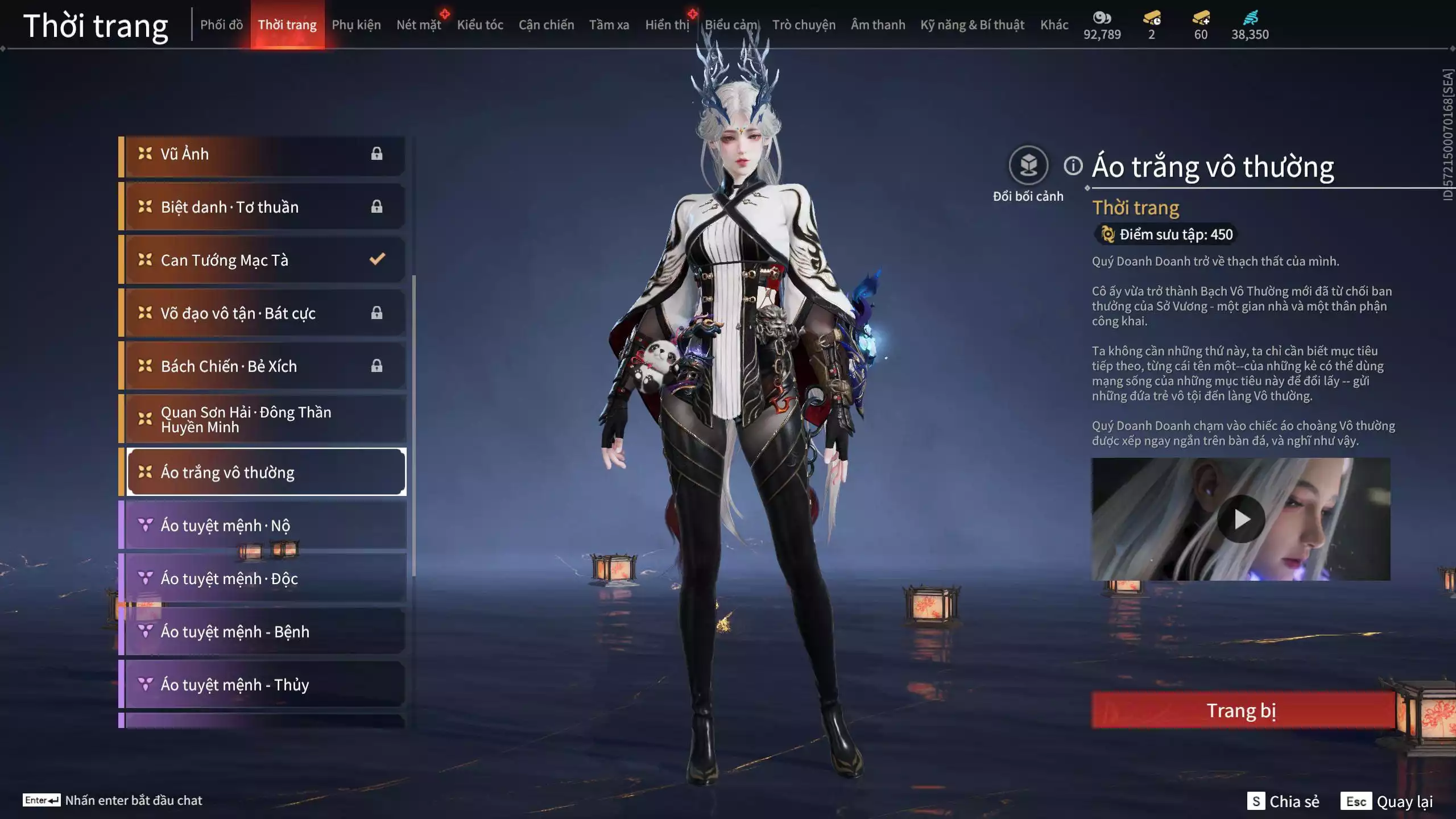This screenshot has height=819, width=1456.
Task: Open the outfit info icon
Action: [1073, 166]
